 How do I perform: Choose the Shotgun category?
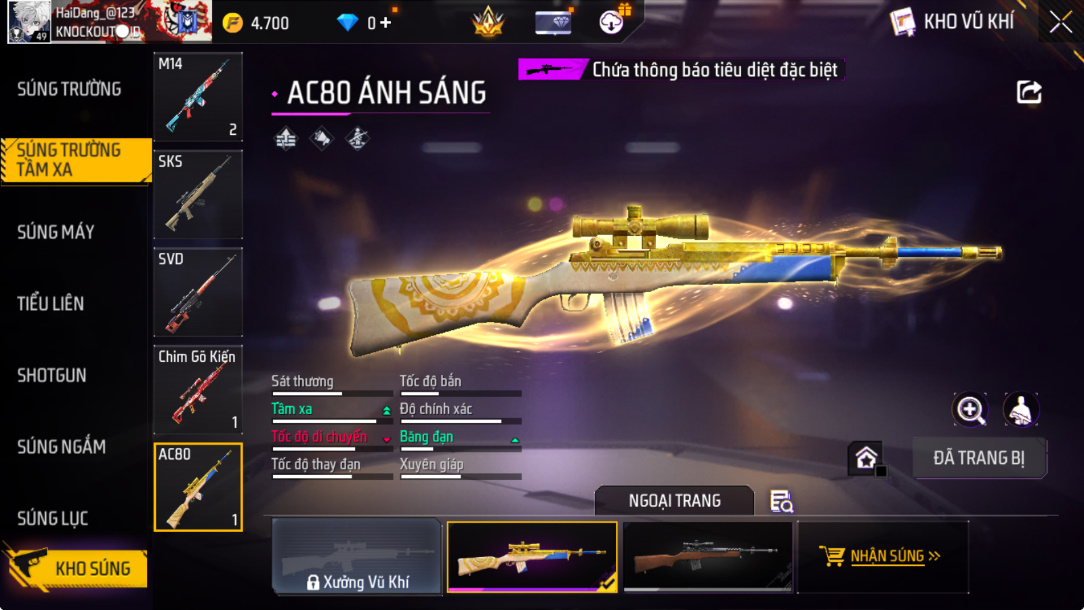coord(52,376)
